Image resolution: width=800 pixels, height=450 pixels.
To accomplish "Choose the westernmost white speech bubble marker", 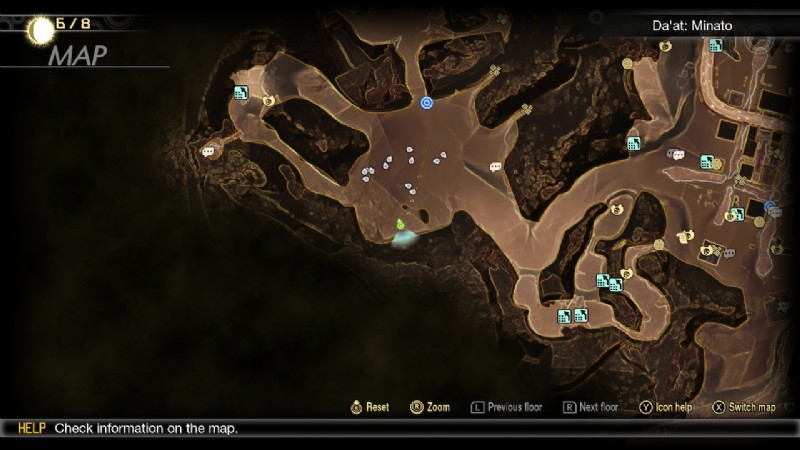I will point(208,152).
